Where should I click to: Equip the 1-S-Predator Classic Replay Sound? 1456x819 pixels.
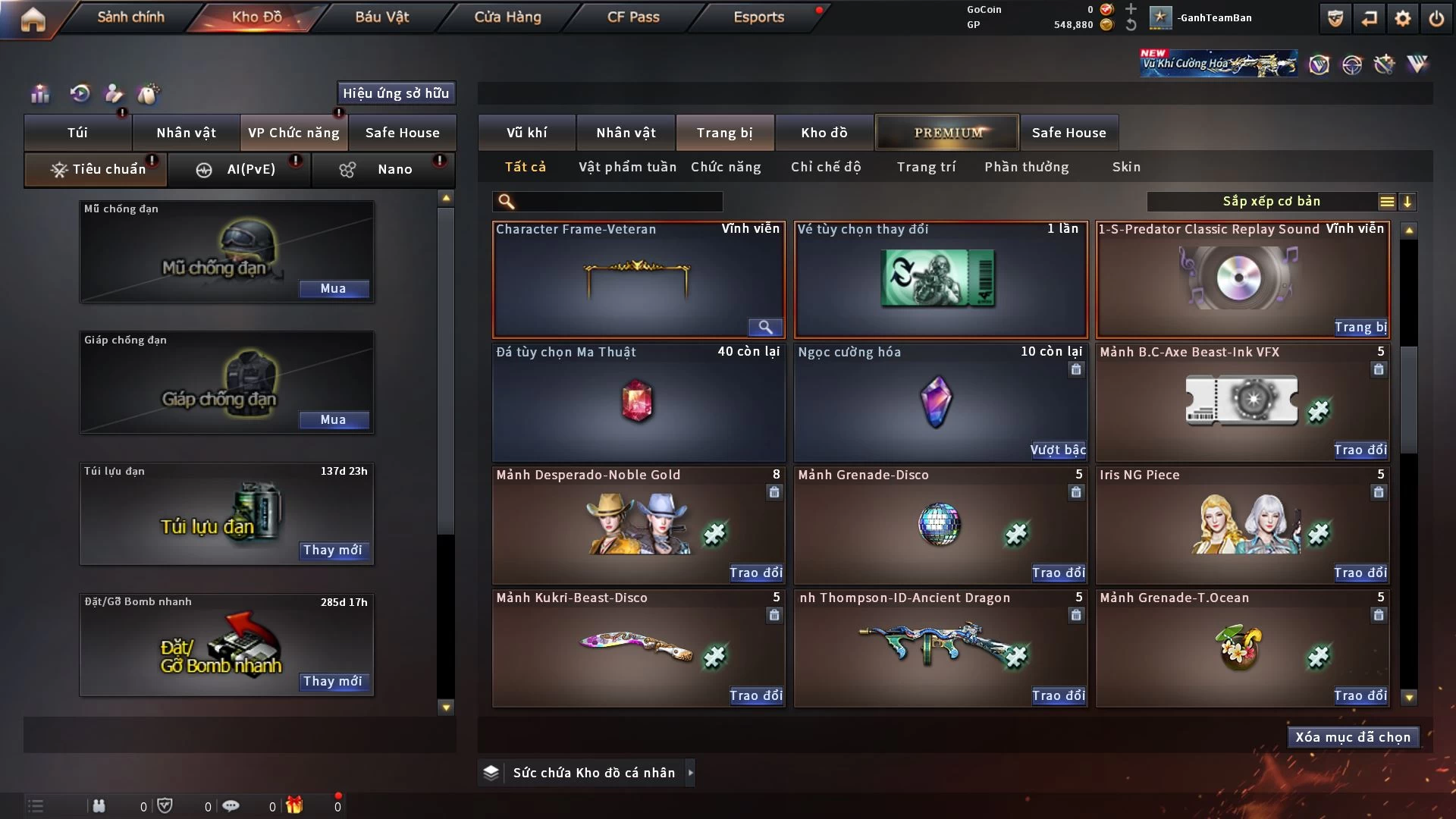(1360, 327)
